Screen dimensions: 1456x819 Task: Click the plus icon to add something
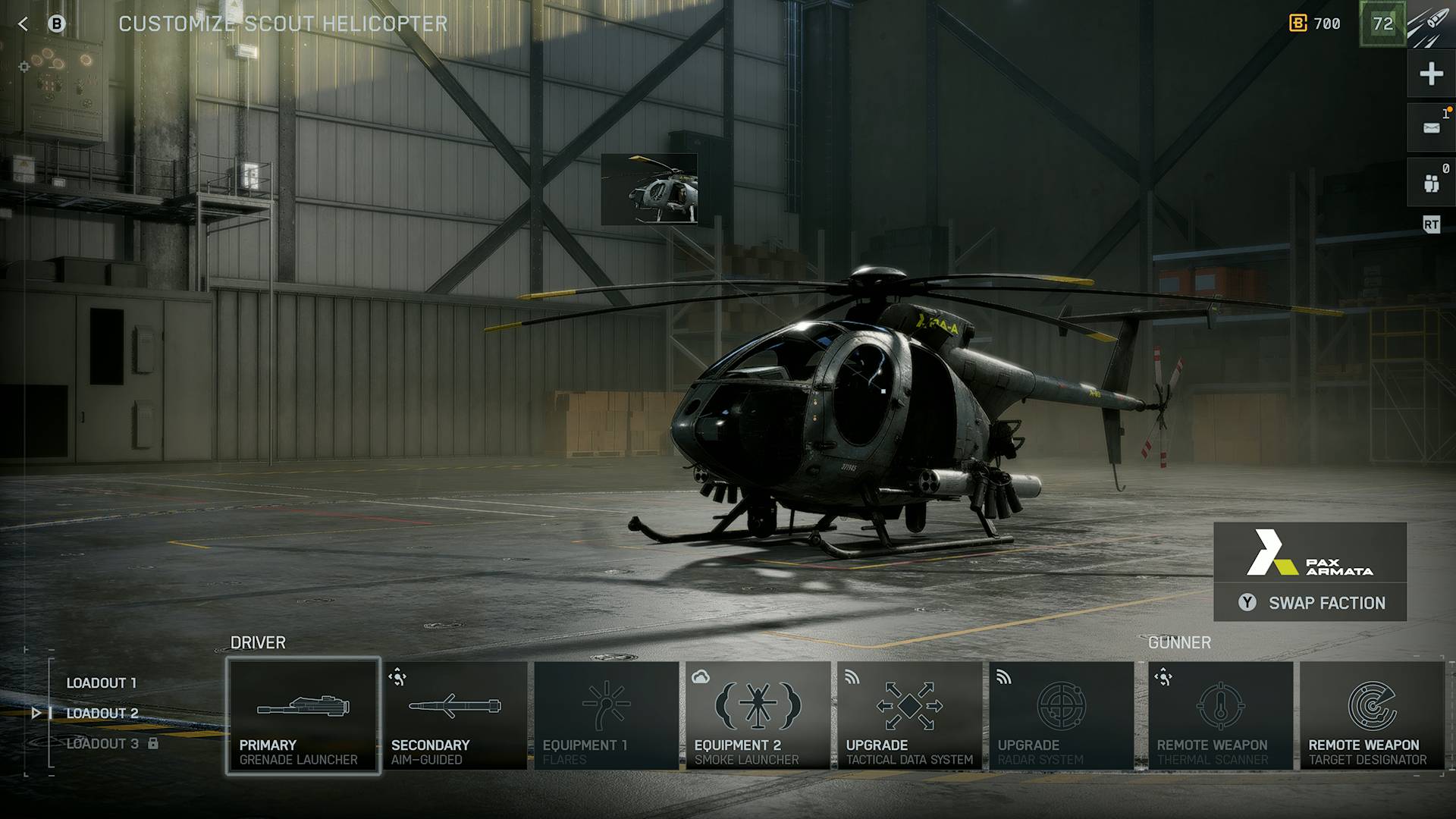[1429, 74]
